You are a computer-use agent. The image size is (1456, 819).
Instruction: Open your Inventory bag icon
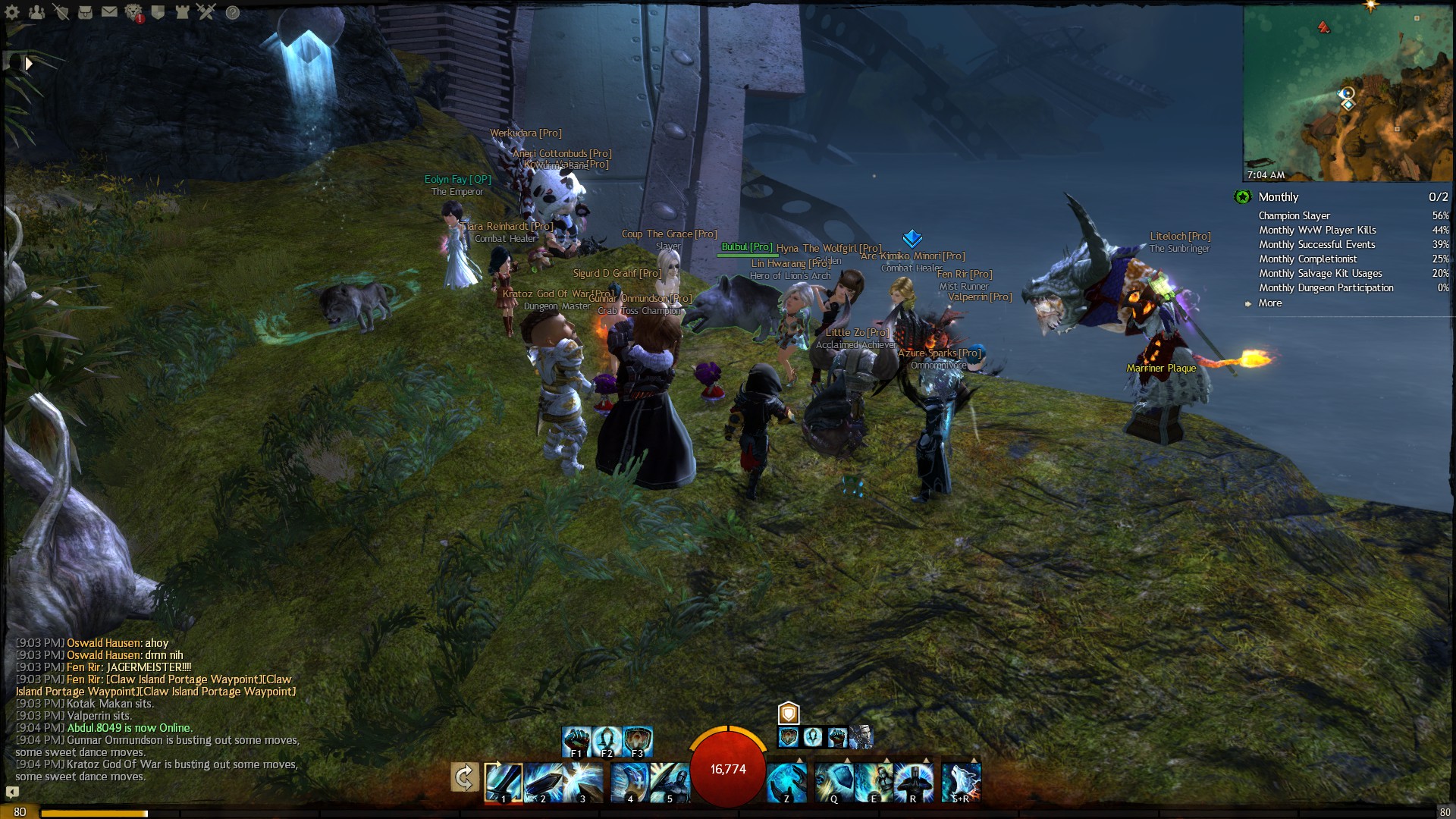pos(85,12)
